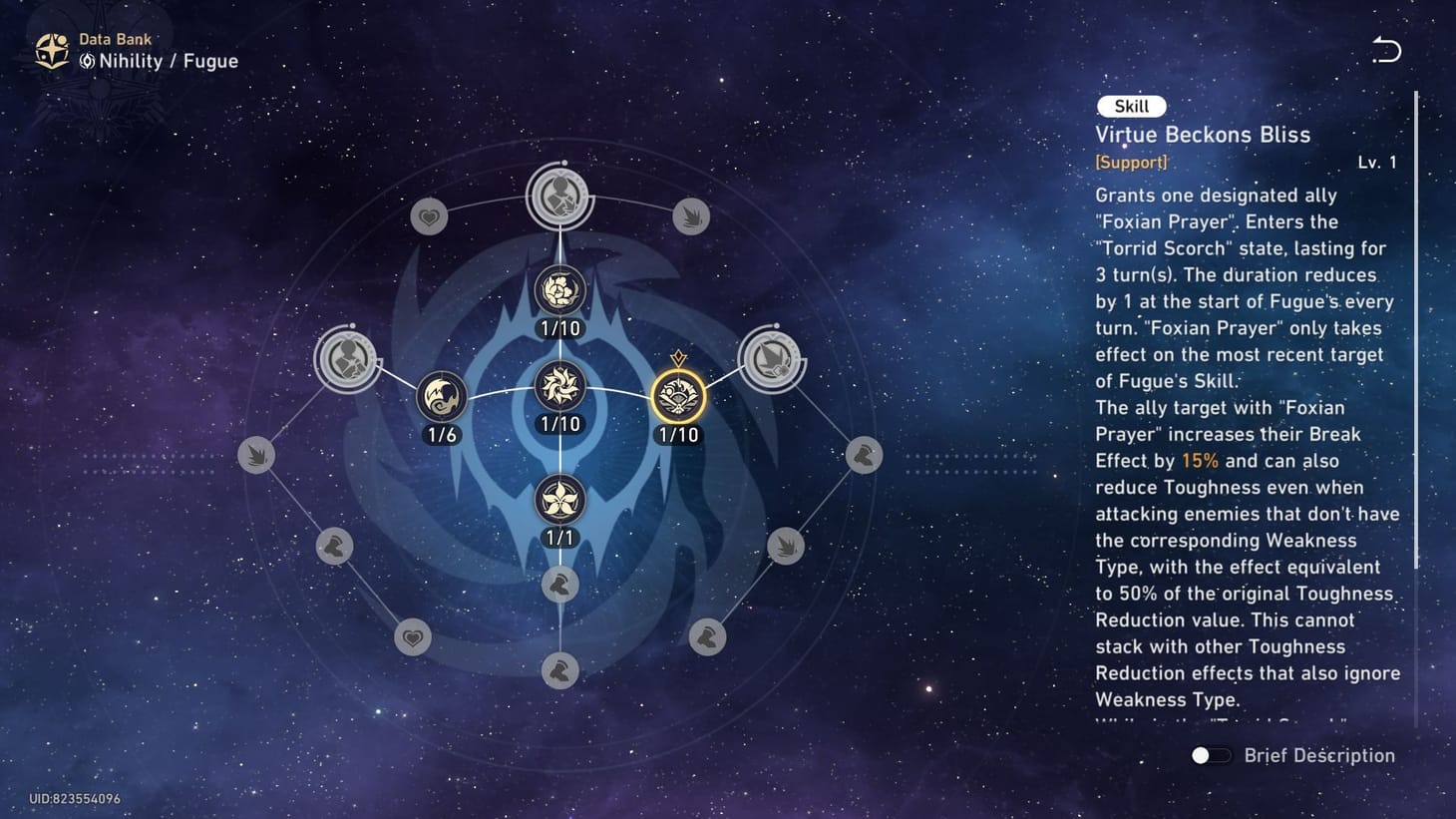Open the top bonus ability portrait node
This screenshot has width=1456, height=819.
(560, 197)
